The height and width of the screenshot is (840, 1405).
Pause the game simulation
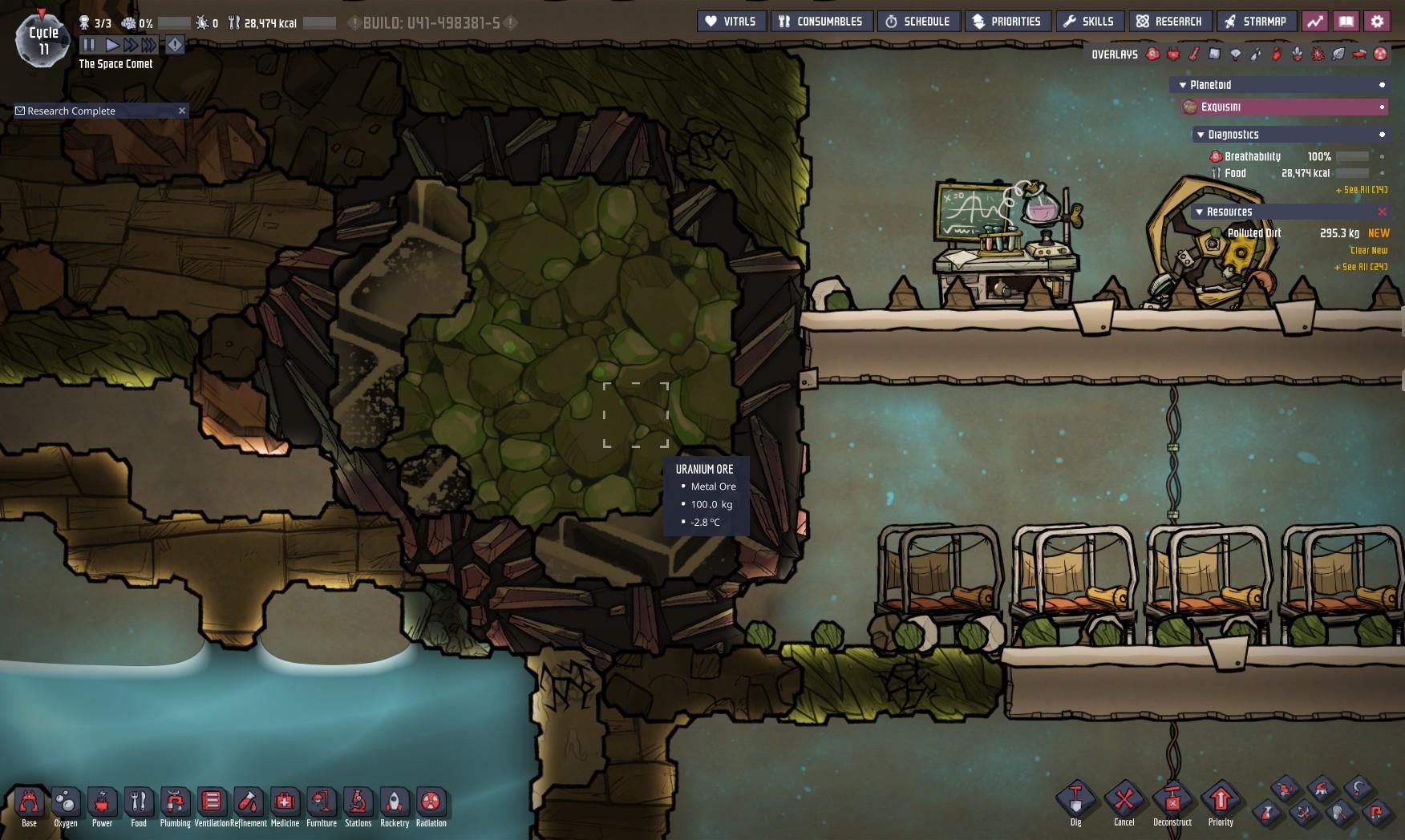pyautogui.click(x=89, y=45)
